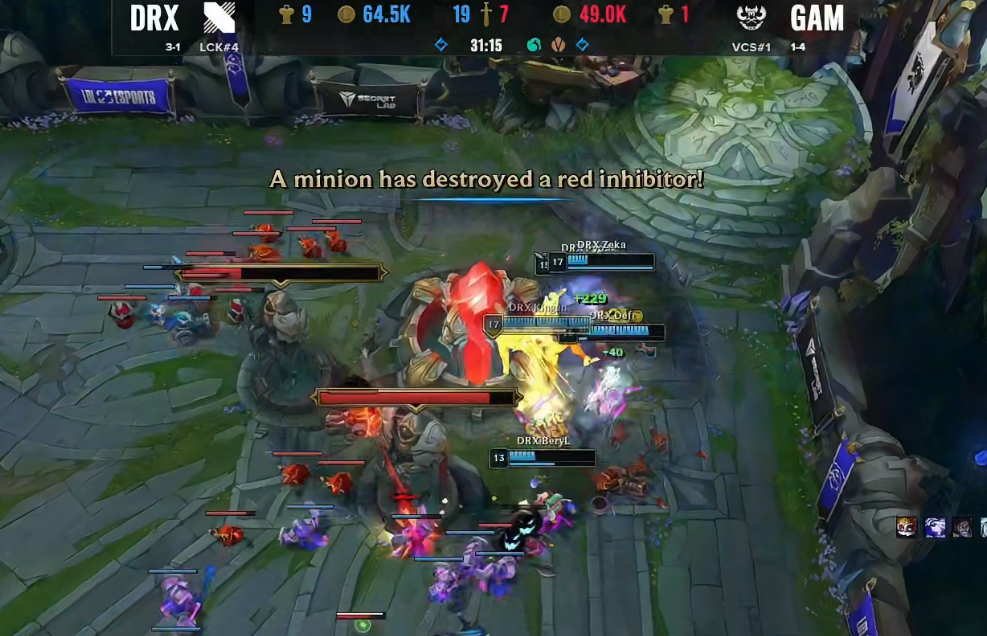
Task: Click the GAM team logo
Action: (751, 18)
